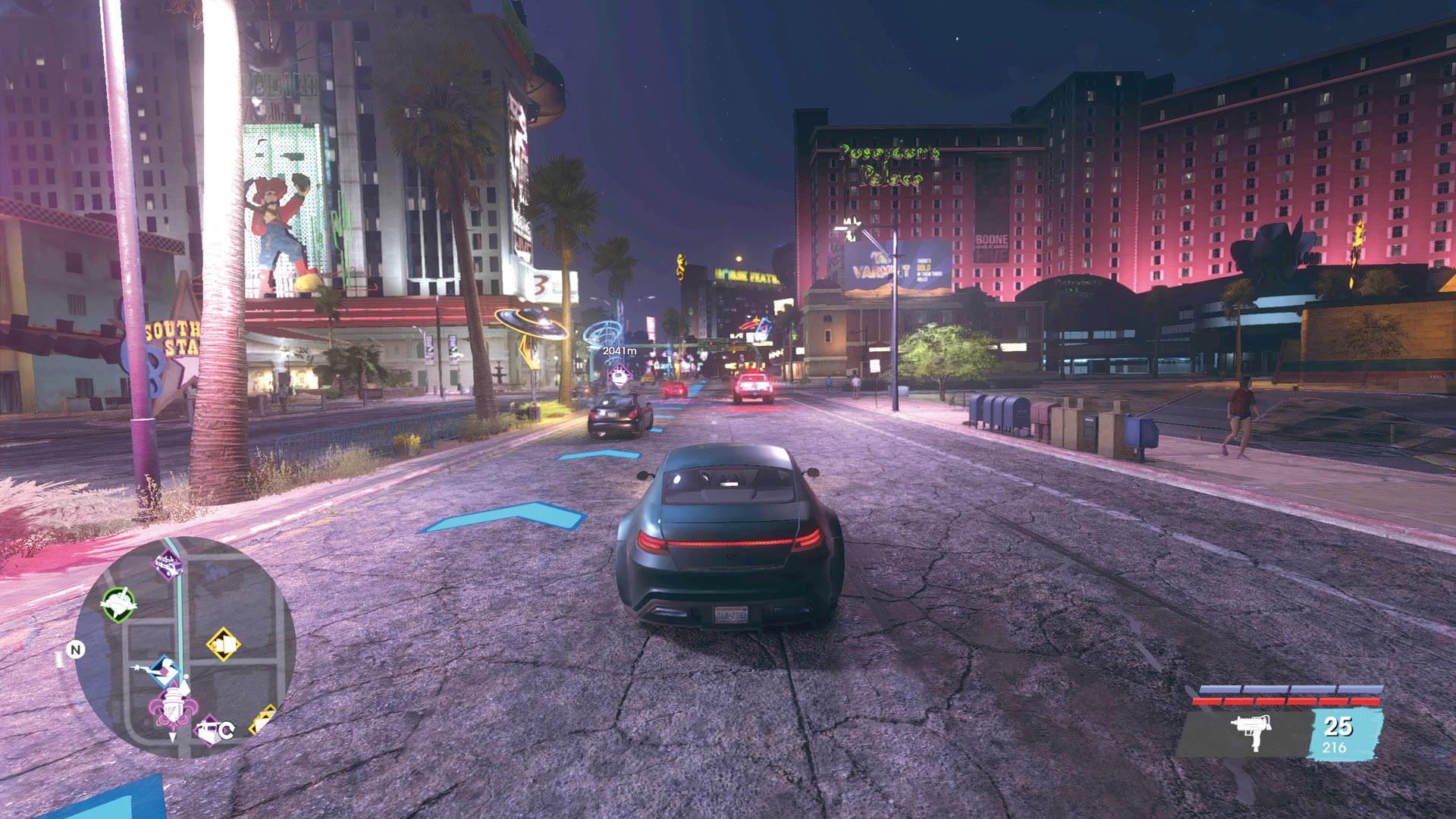Screen dimensions: 1456x819
Task: Click the green heart-and-dagger minimap marker
Action: (x=119, y=604)
